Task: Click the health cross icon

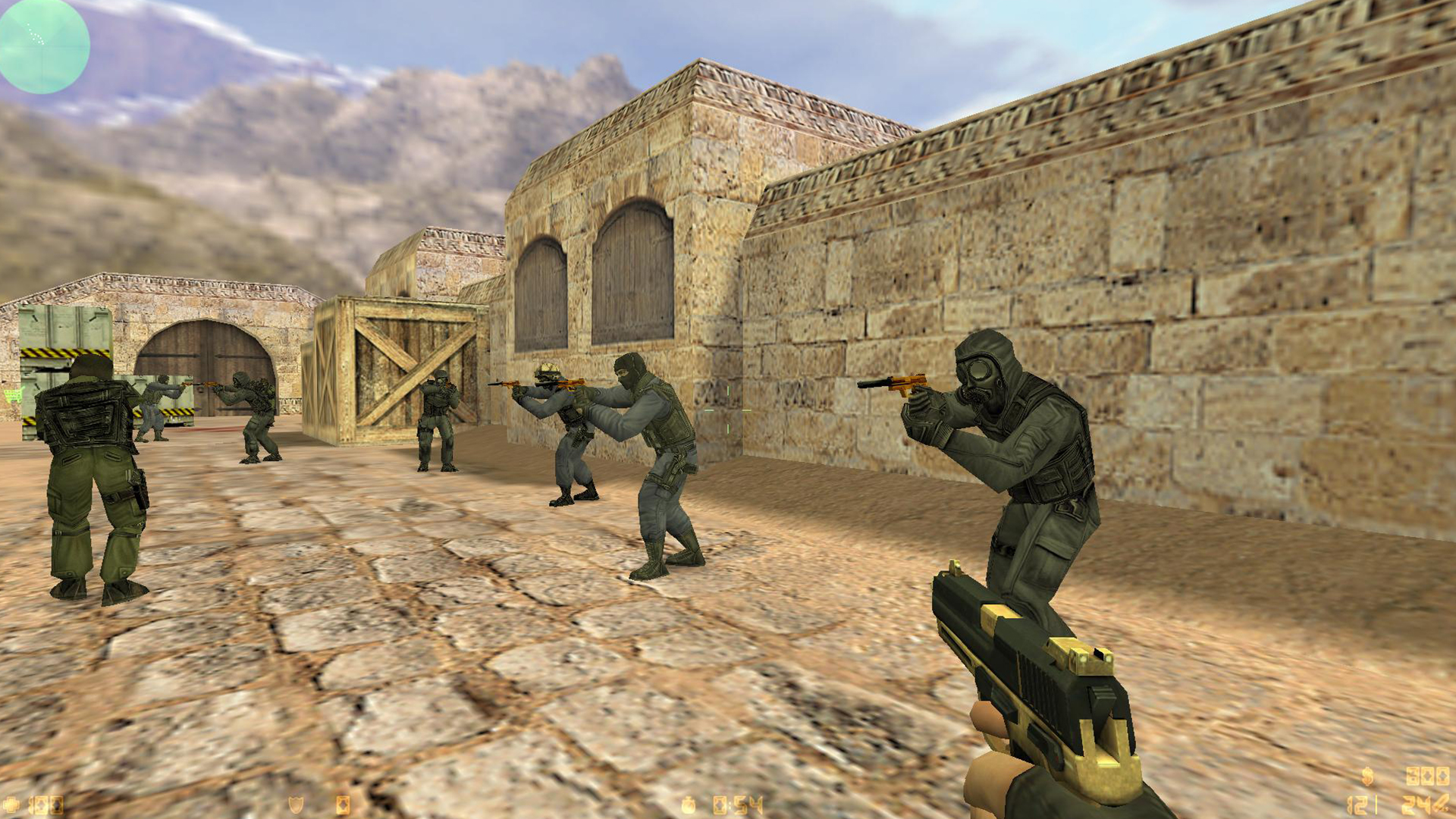Action: 11,805
